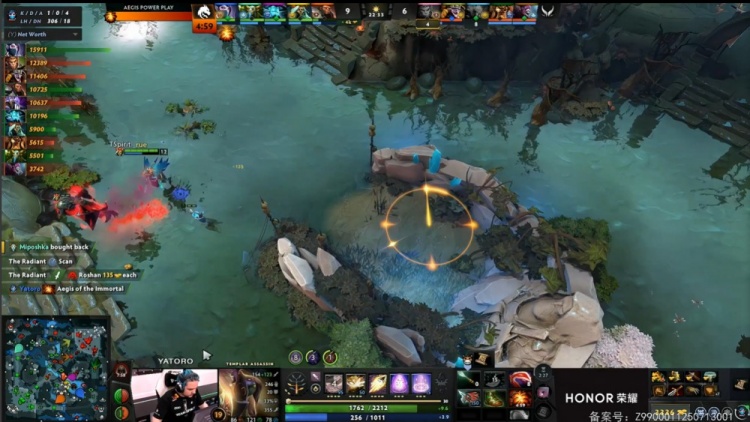Open the Net Worth dropdown

(43, 33)
